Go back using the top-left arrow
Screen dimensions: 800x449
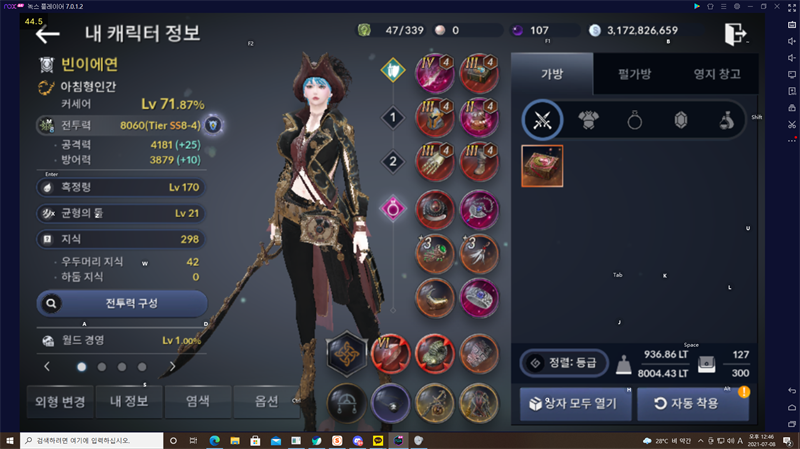pos(47,35)
